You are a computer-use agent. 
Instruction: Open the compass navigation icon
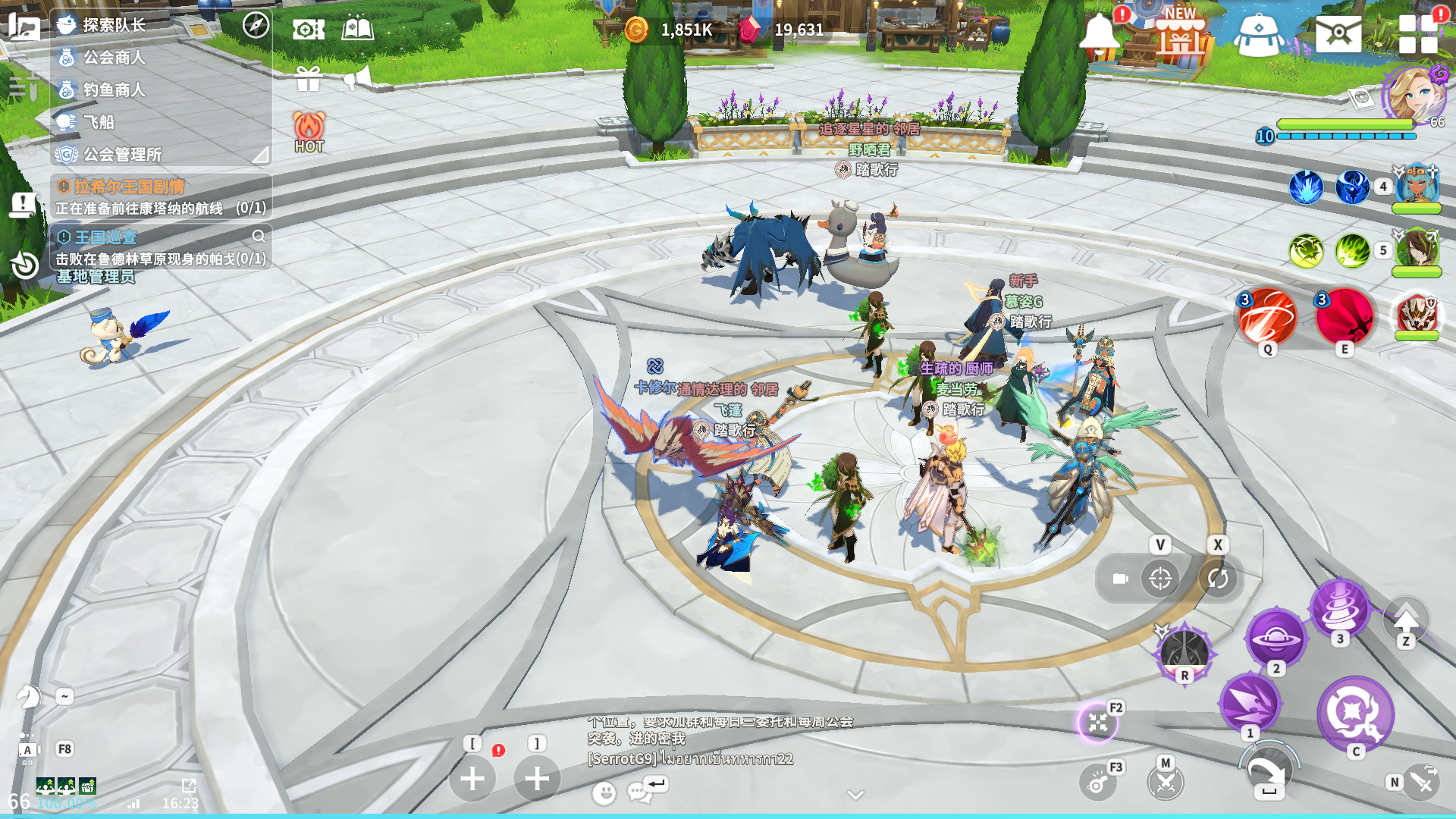(x=256, y=25)
